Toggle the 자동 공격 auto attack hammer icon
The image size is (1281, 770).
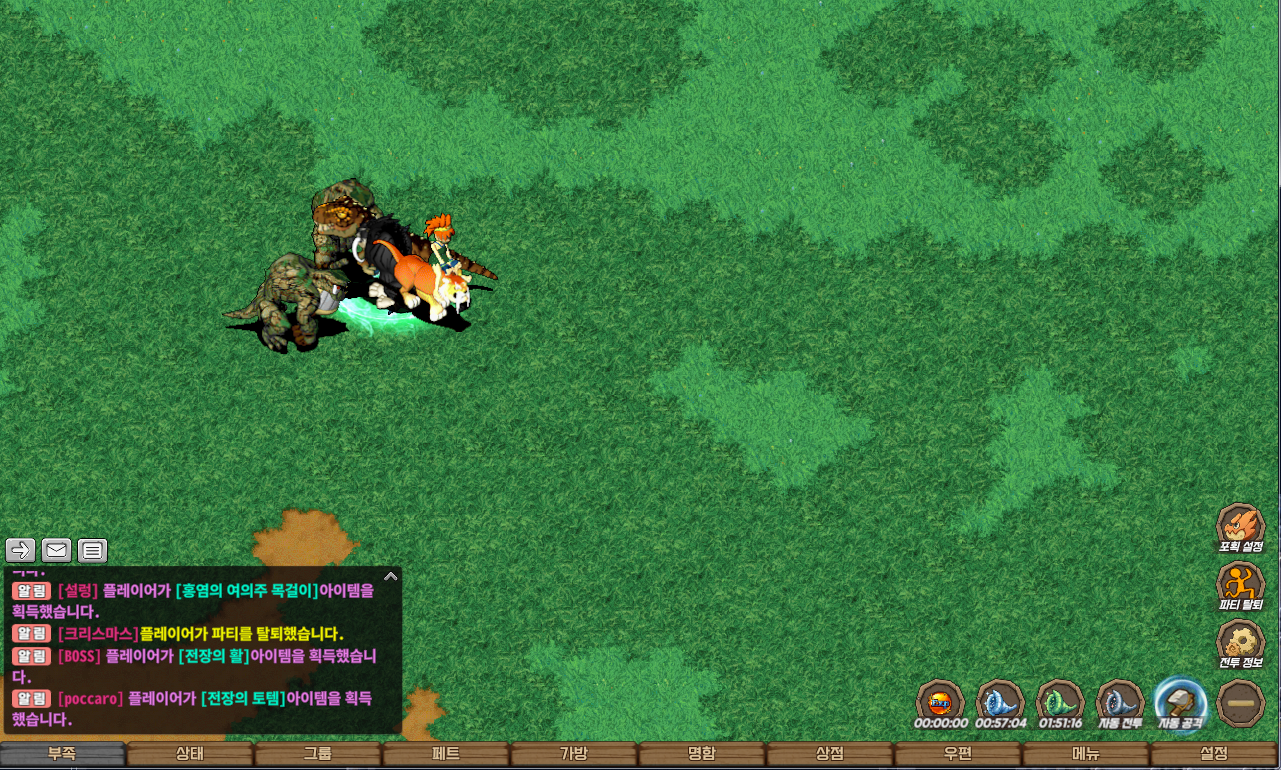1180,701
